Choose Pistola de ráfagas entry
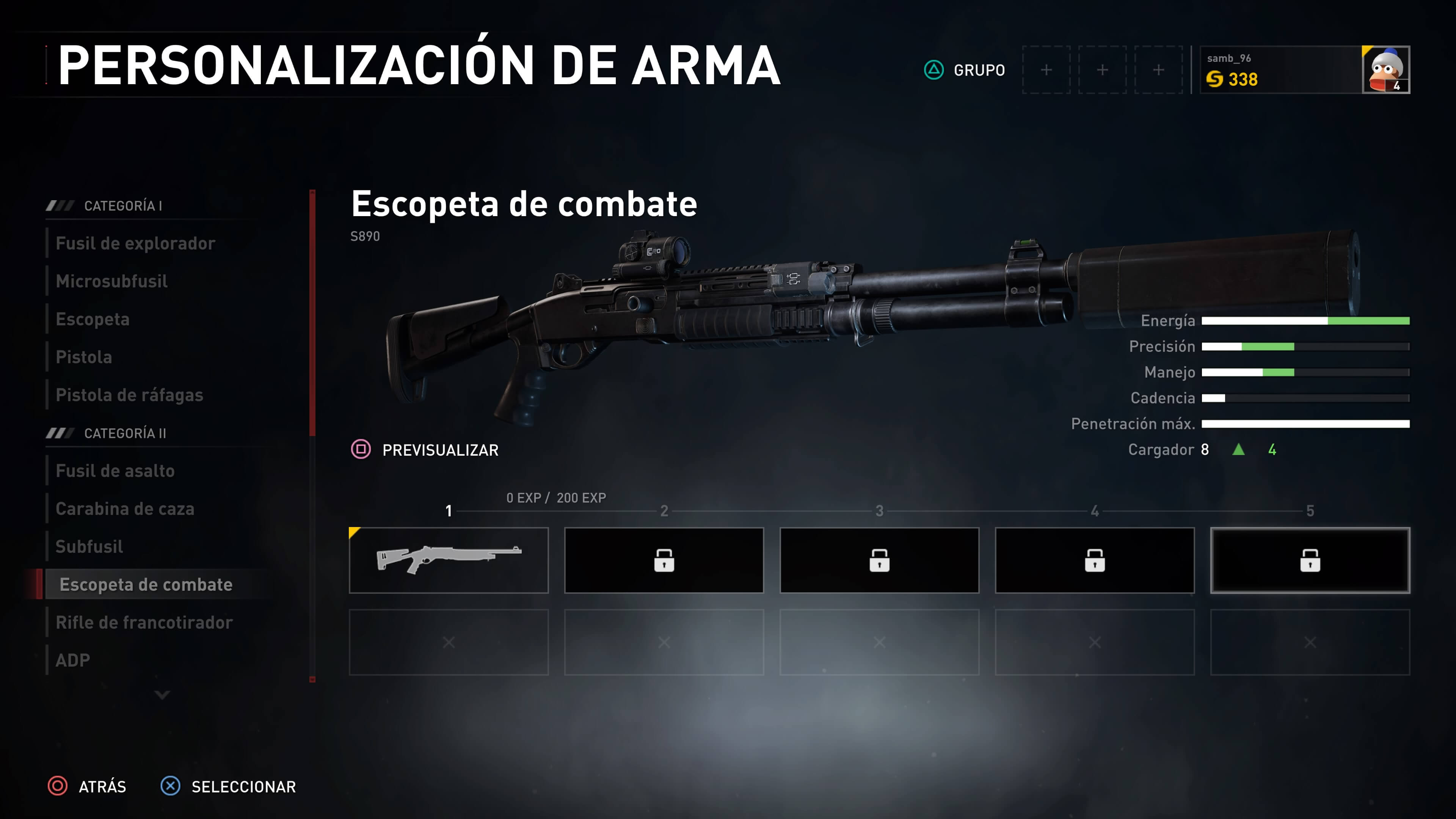Image resolution: width=1456 pixels, height=819 pixels. pyautogui.click(x=129, y=395)
